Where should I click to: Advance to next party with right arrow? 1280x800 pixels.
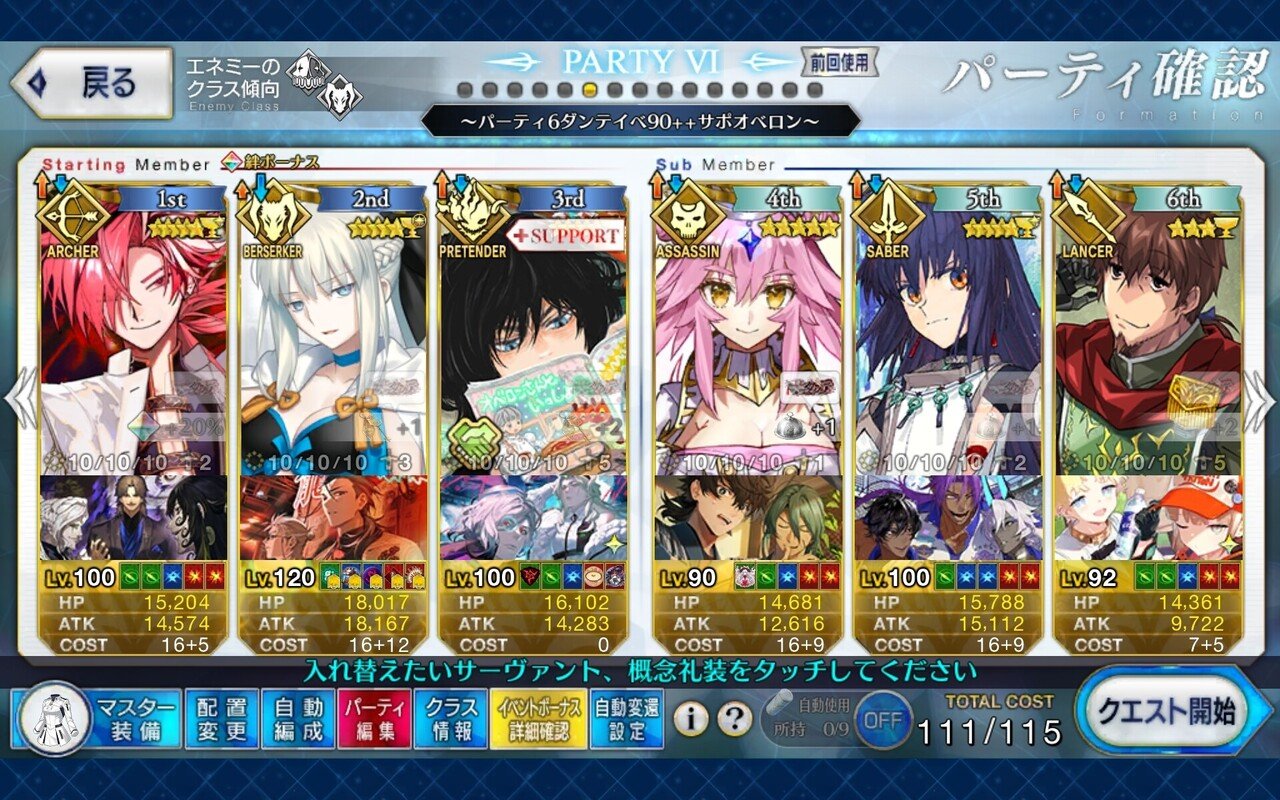tap(1258, 400)
